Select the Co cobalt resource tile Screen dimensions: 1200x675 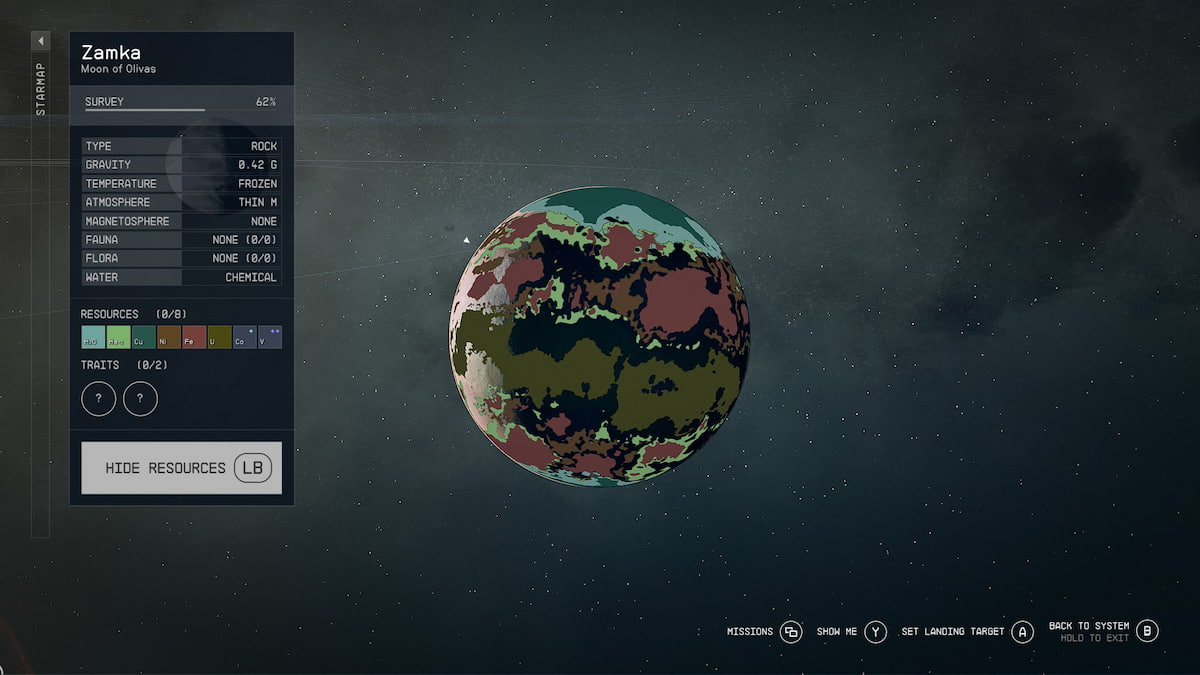point(244,337)
